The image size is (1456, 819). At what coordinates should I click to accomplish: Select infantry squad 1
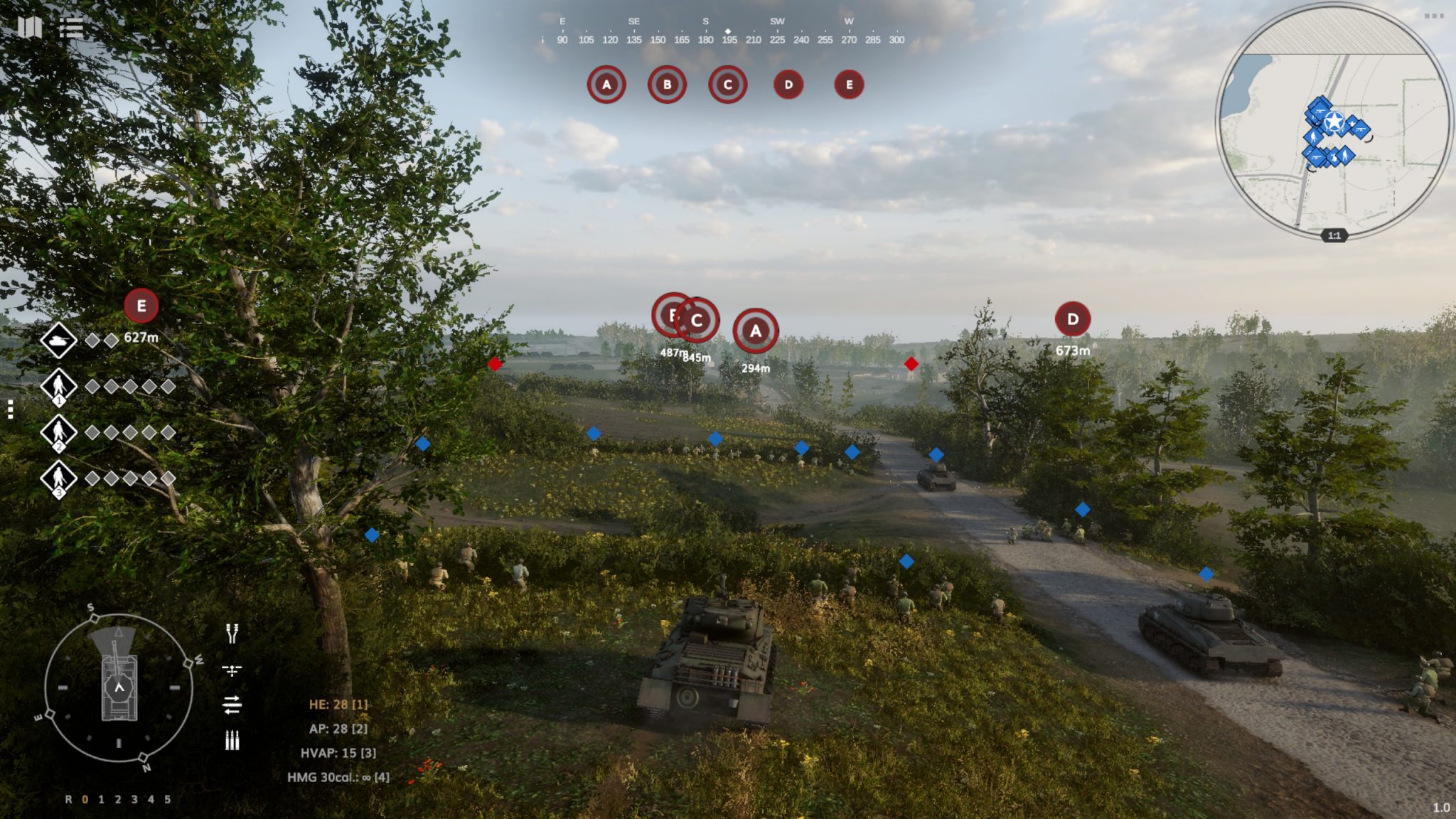(x=58, y=387)
